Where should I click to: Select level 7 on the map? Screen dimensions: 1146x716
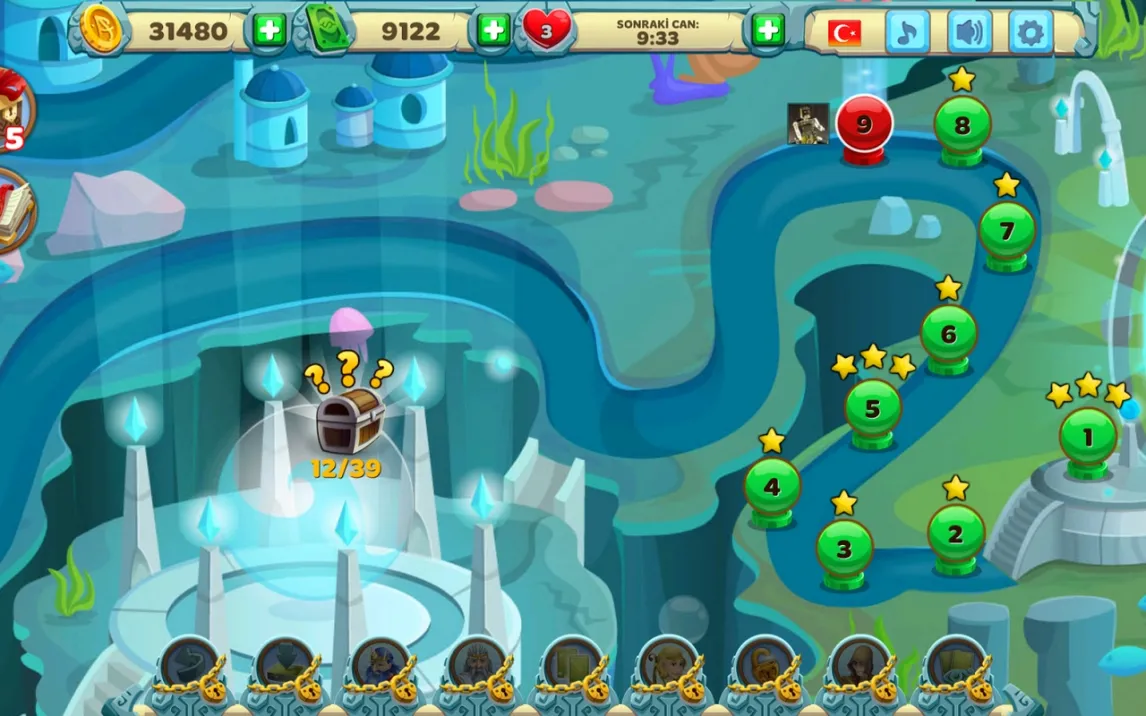pos(1007,232)
